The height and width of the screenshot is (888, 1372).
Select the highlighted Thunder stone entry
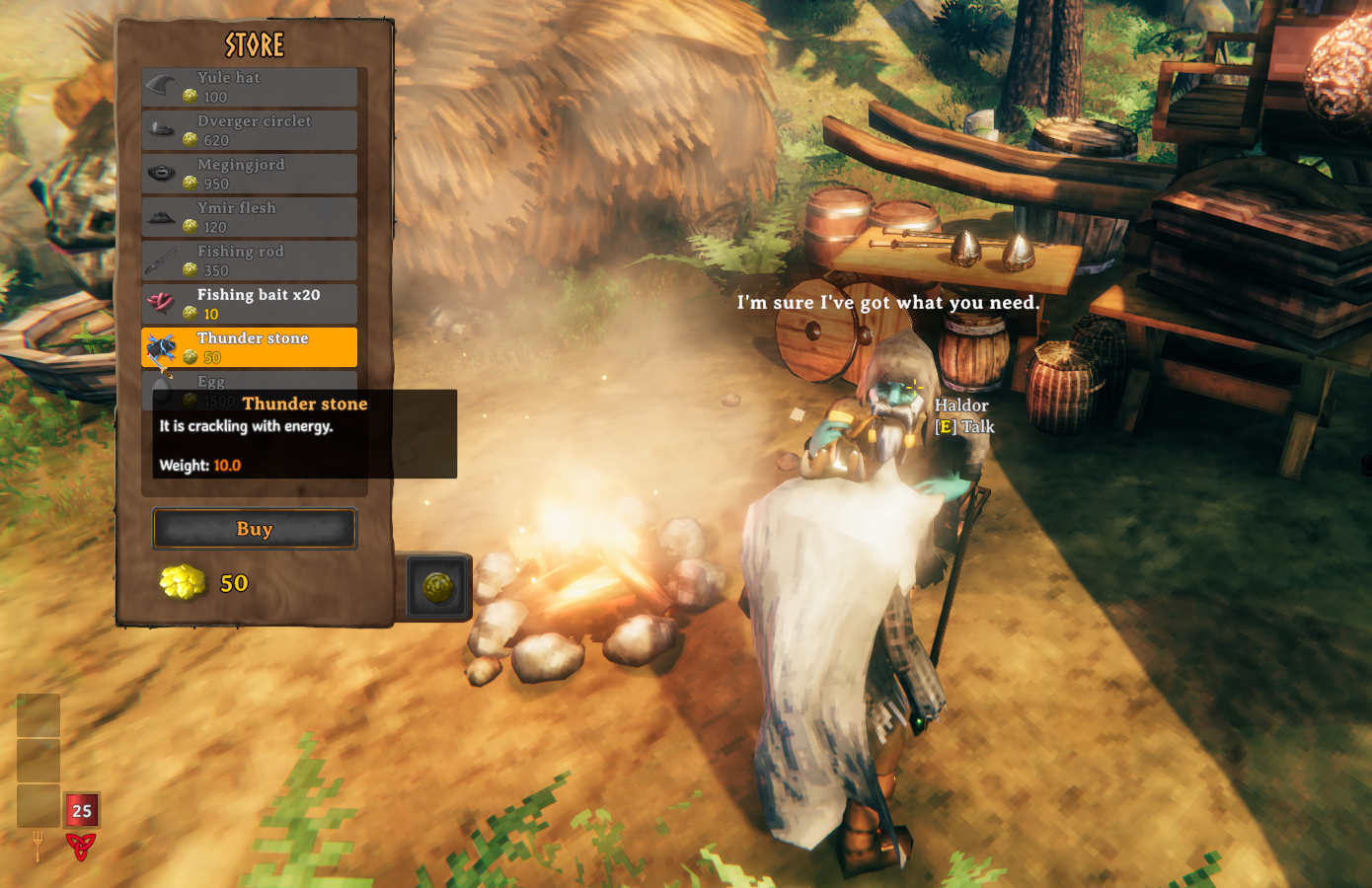click(249, 347)
